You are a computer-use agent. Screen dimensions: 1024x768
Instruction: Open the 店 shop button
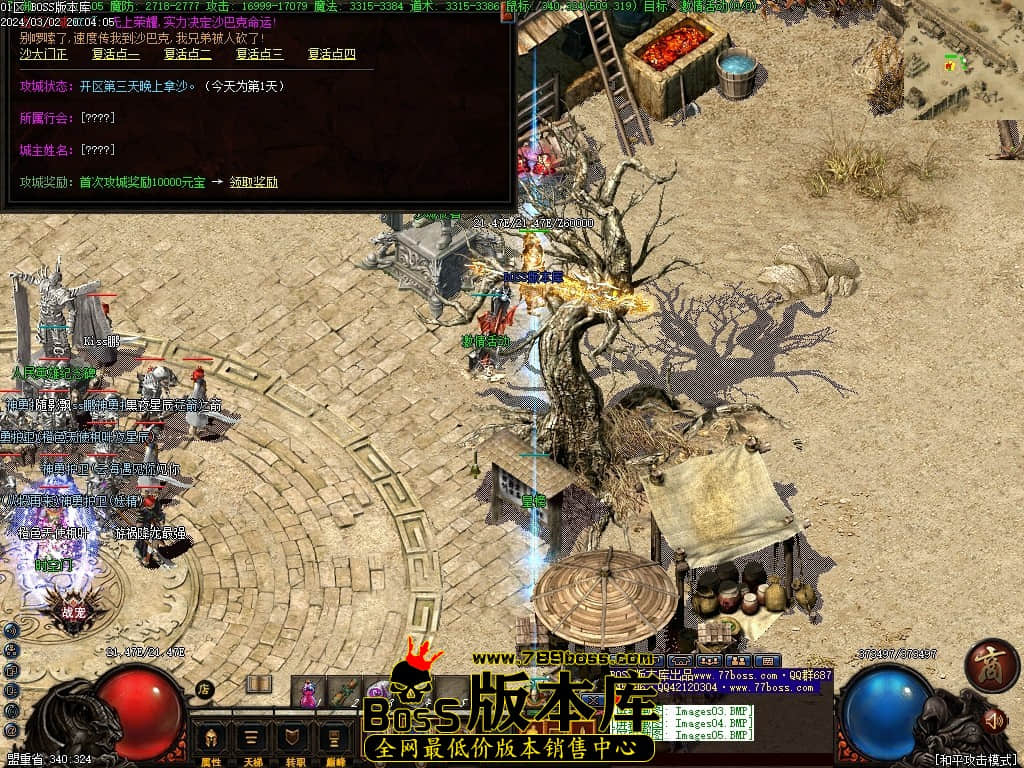tap(204, 688)
